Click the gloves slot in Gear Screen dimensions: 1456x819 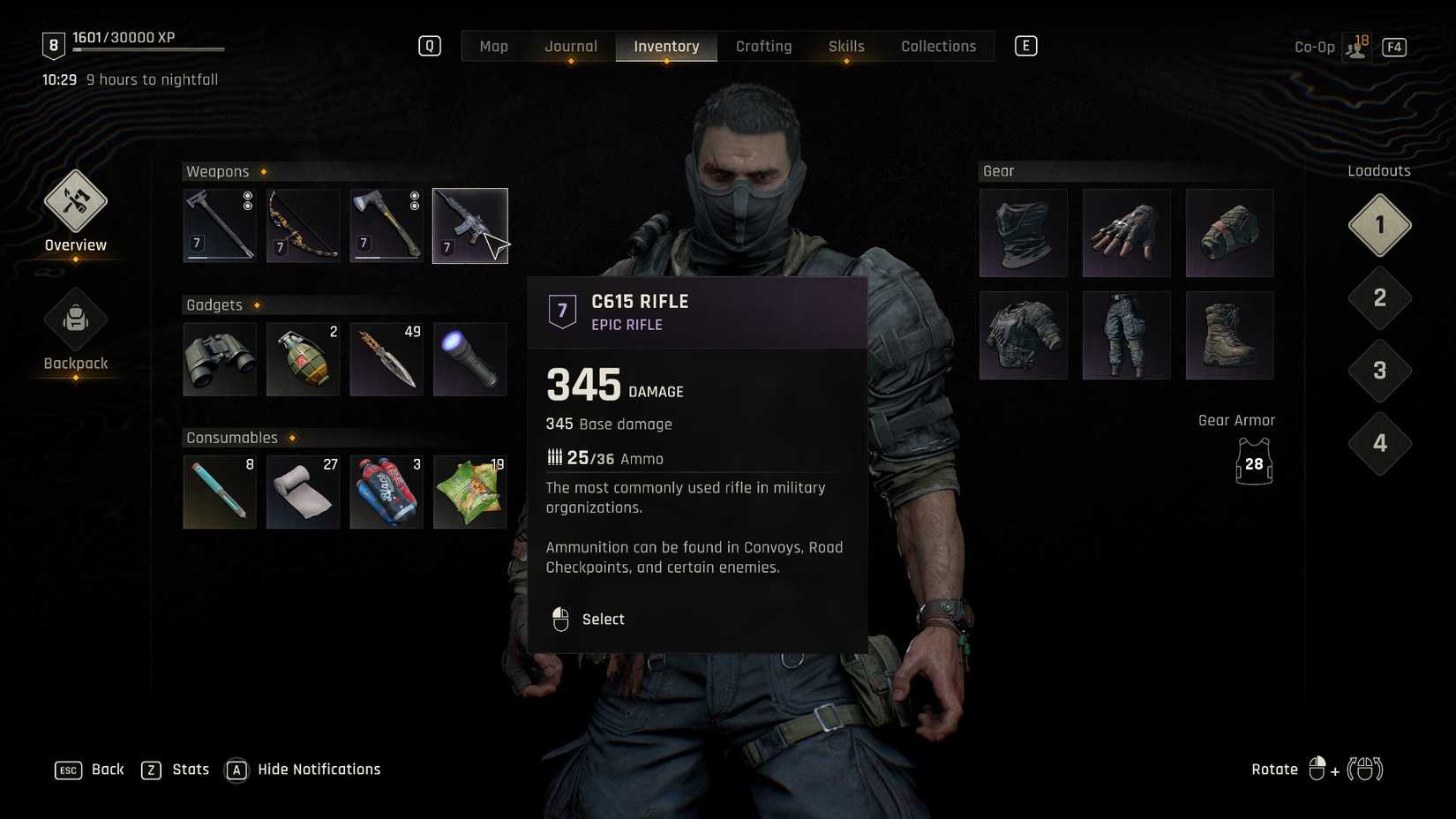click(x=1126, y=232)
